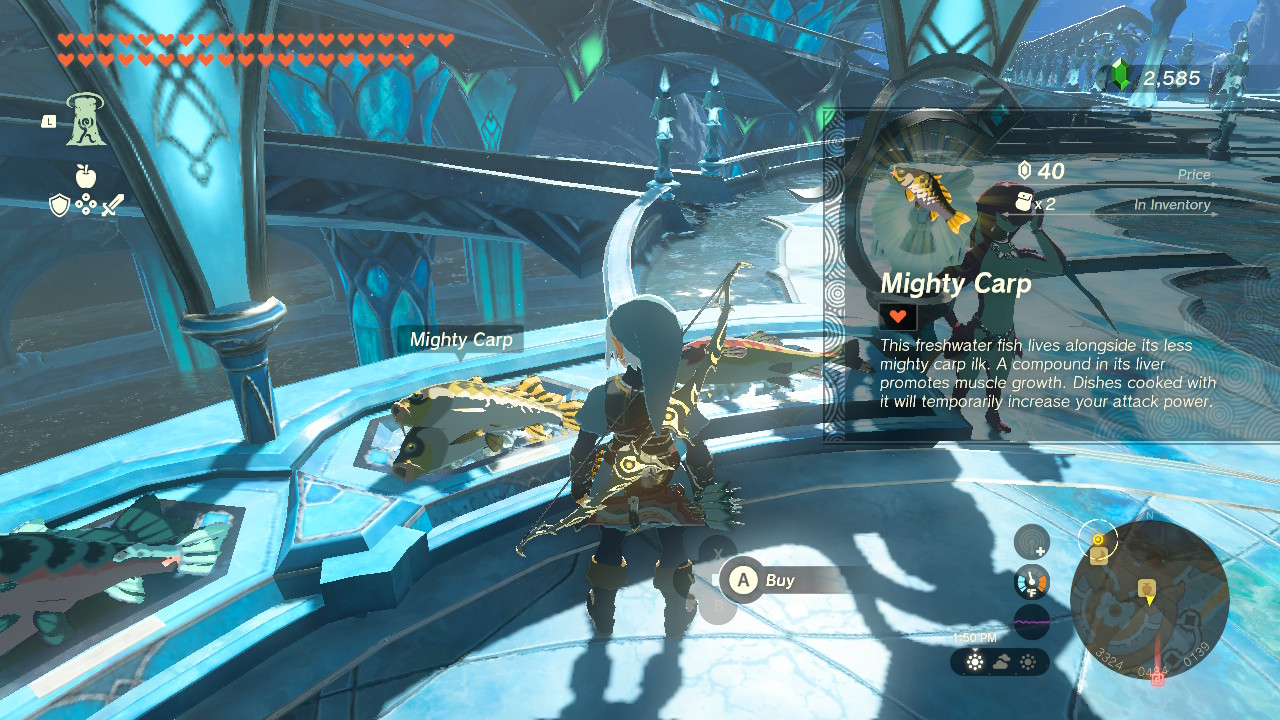Image resolution: width=1280 pixels, height=720 pixels.
Task: Open the circular minimap
Action: point(1149,598)
